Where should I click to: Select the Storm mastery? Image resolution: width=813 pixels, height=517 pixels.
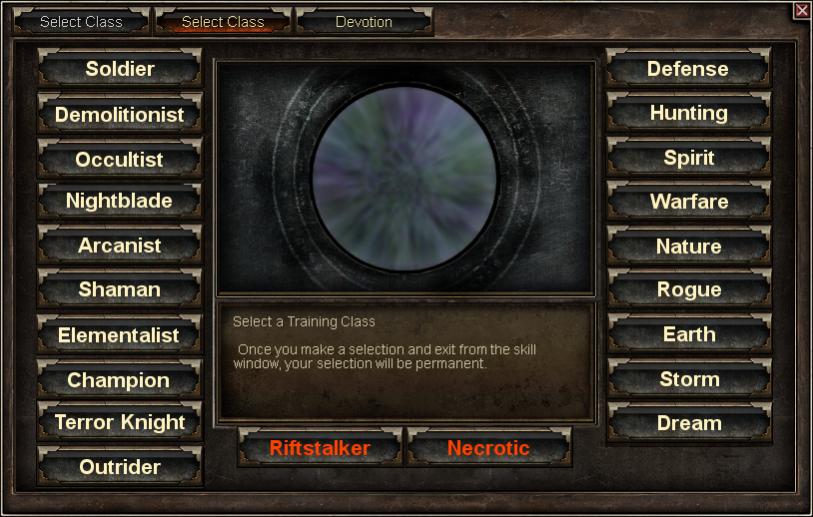(688, 380)
